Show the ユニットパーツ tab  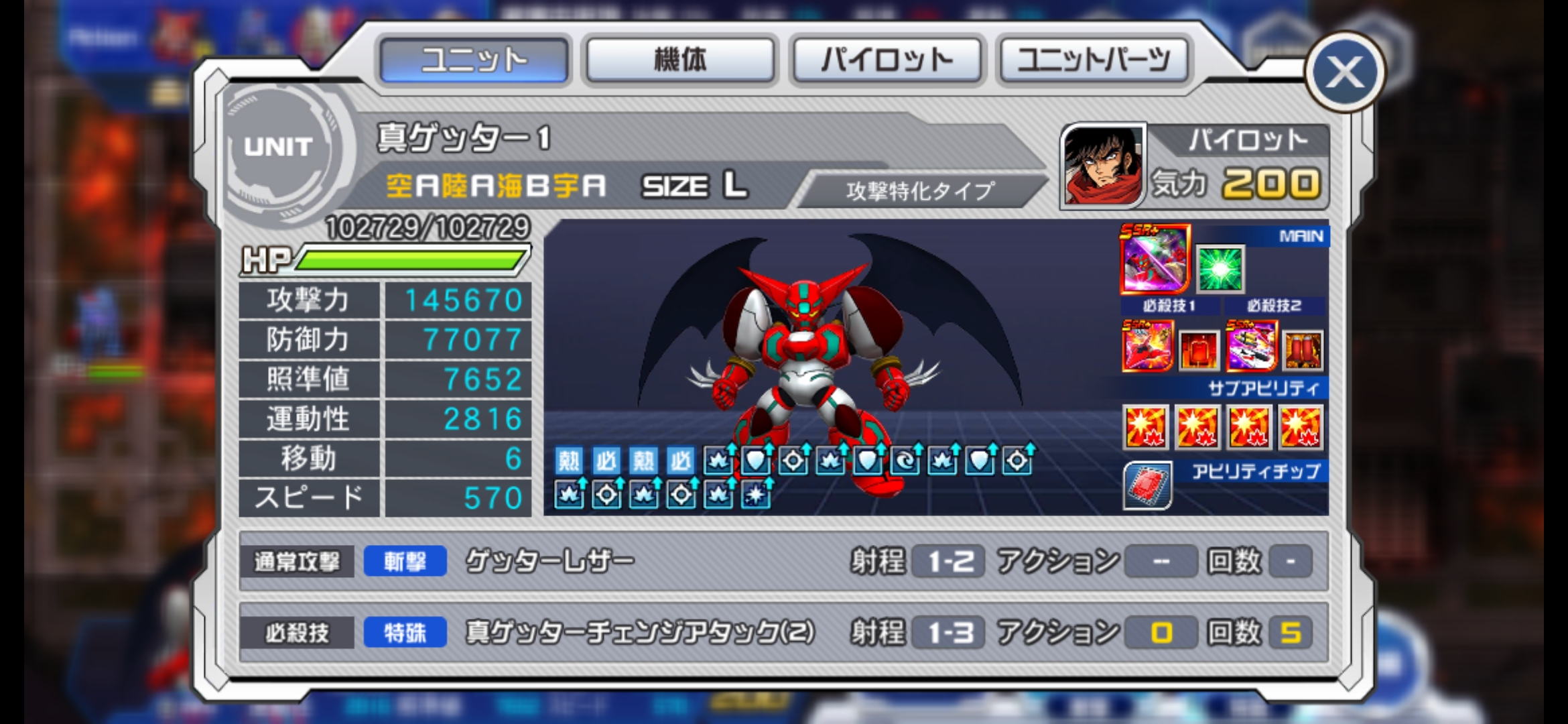tap(1094, 60)
